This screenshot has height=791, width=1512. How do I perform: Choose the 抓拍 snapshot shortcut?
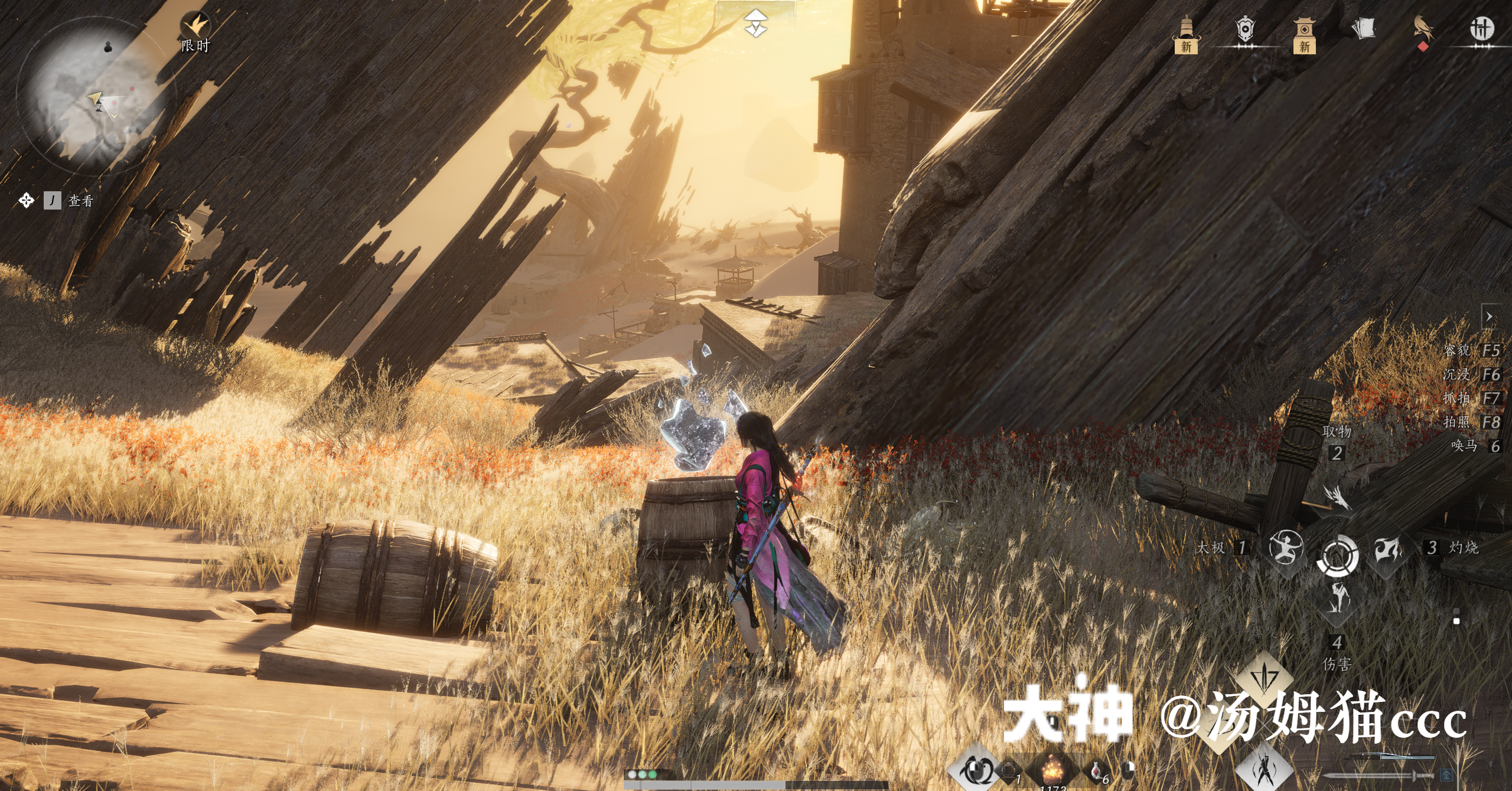click(1471, 398)
